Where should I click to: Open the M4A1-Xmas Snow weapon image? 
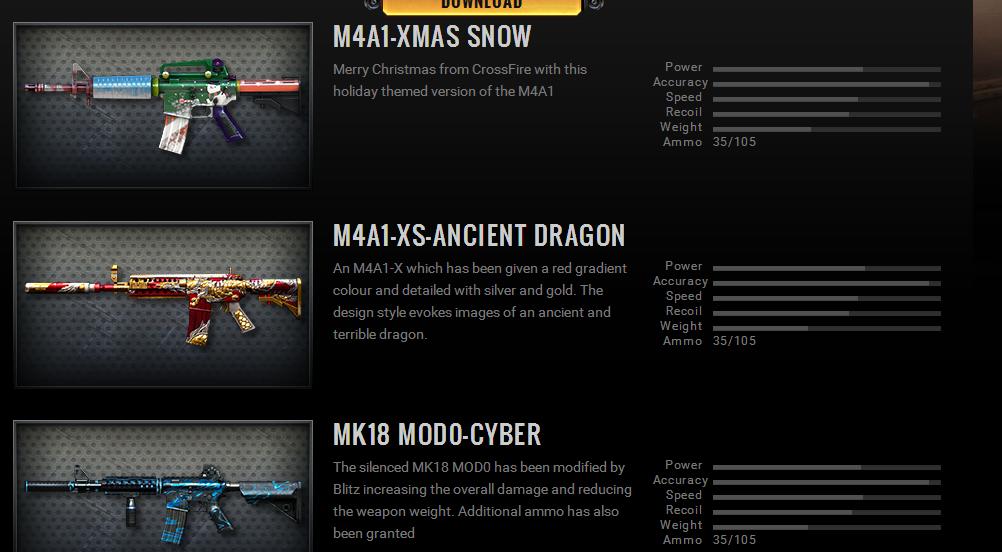[163, 106]
